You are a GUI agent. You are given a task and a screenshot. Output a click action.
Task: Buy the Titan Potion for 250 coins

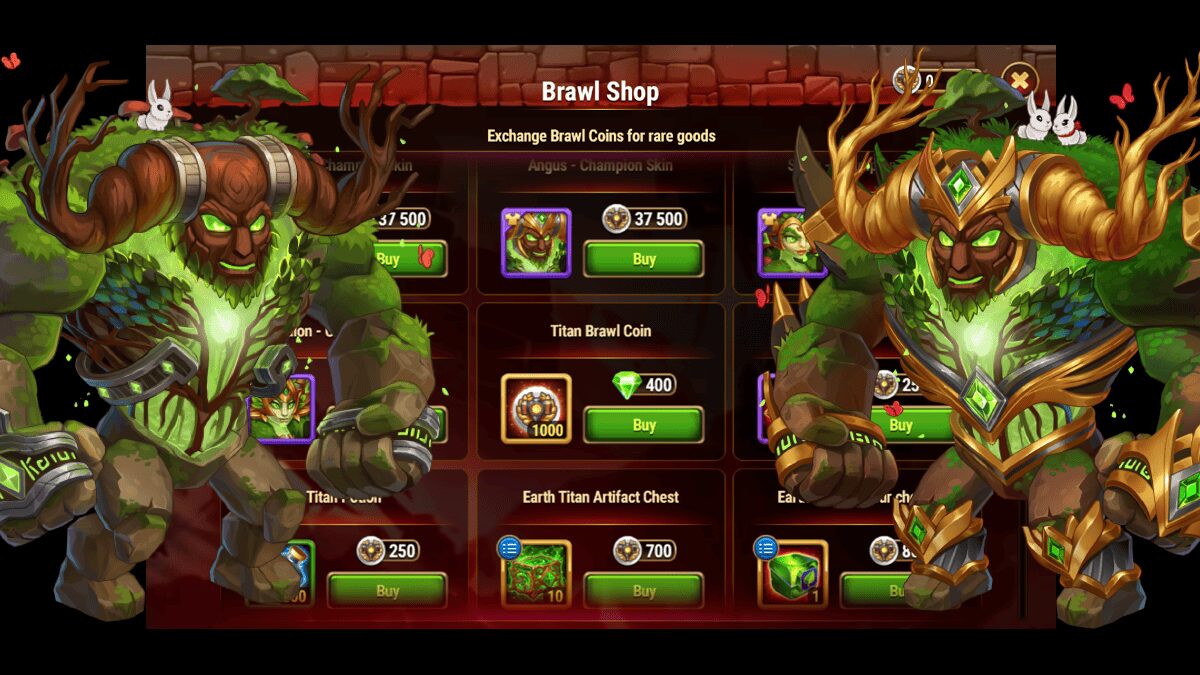point(387,591)
